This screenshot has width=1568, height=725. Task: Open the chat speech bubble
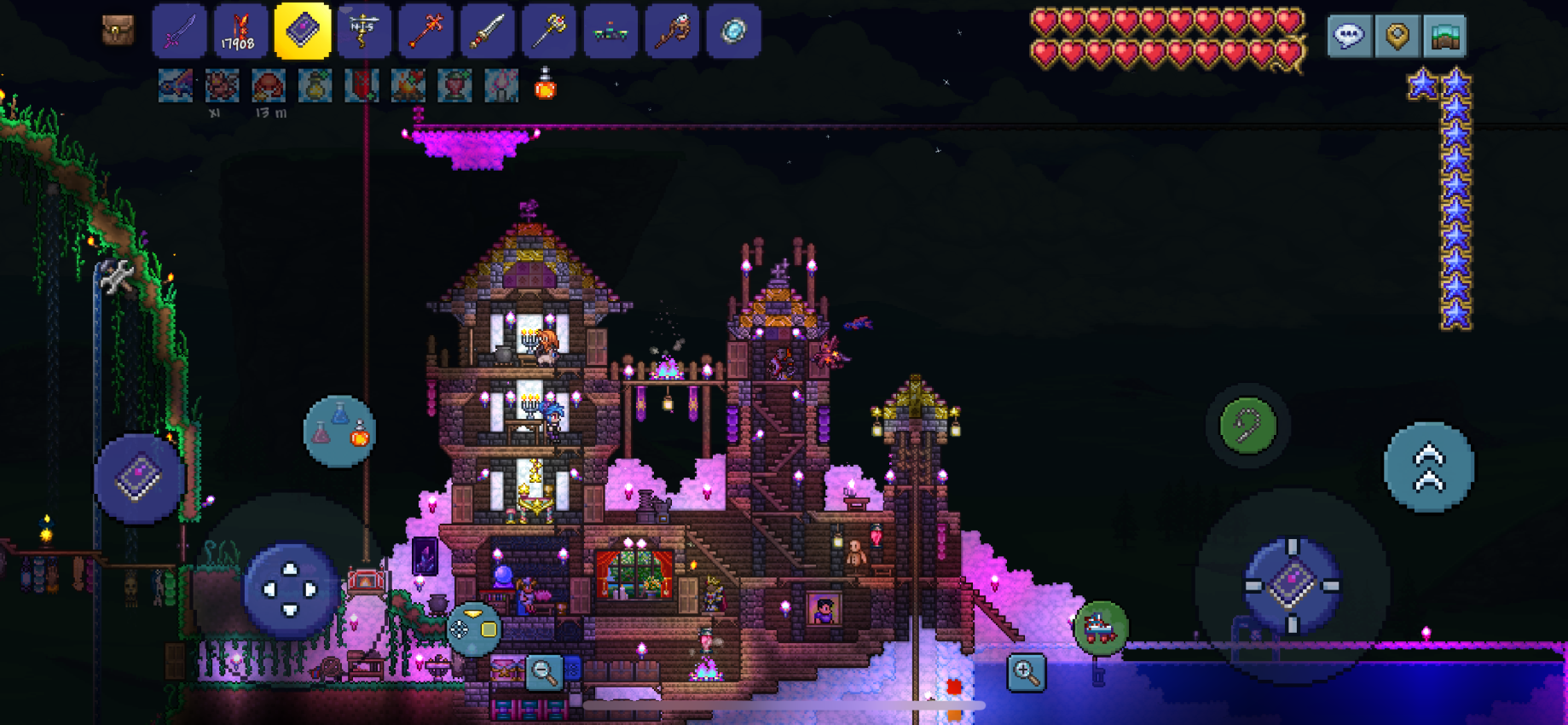click(x=1349, y=36)
